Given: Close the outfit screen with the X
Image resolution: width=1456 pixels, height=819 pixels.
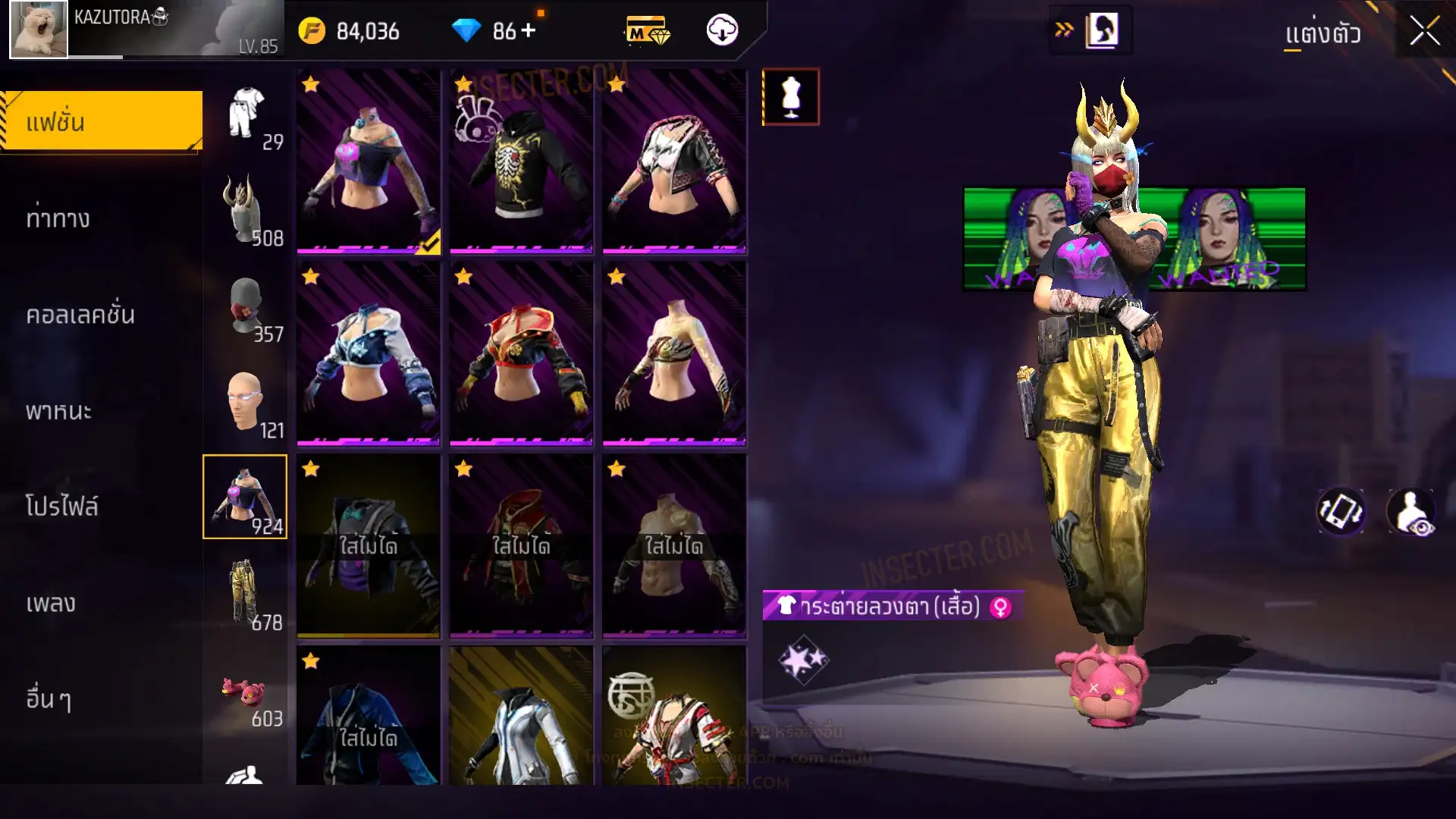Looking at the screenshot, I should point(1424,32).
